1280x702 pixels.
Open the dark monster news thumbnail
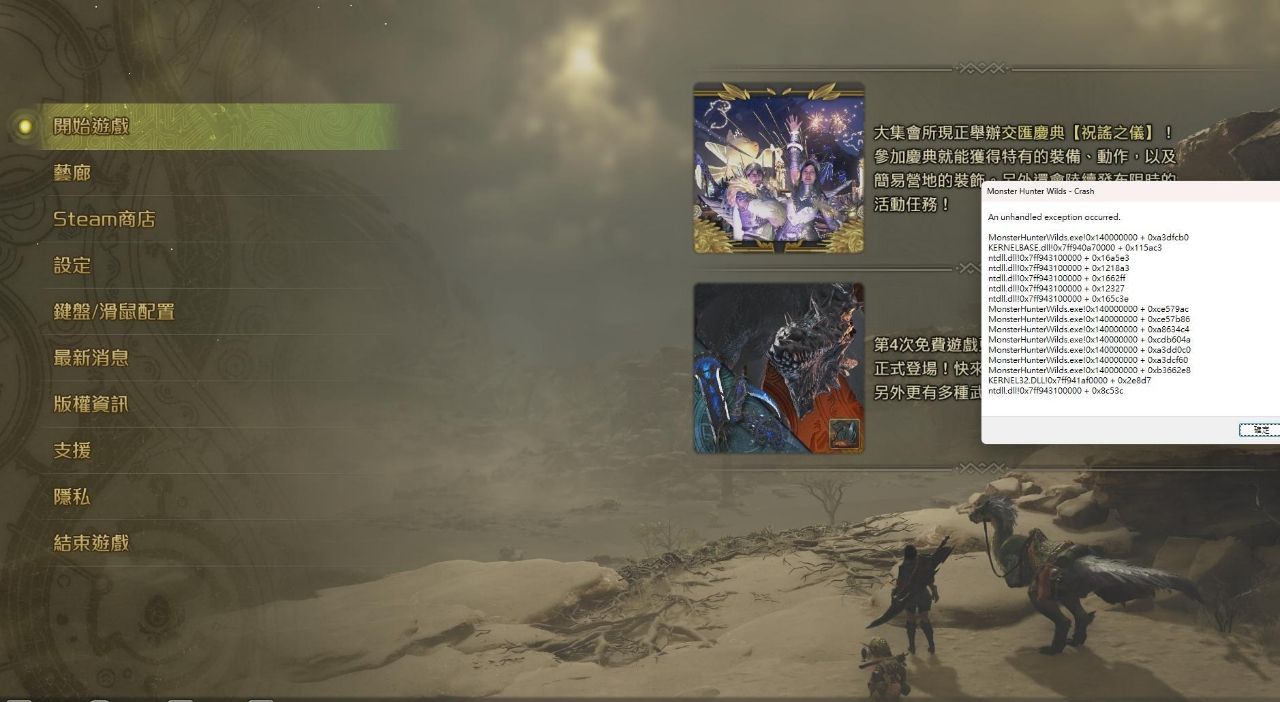(x=779, y=367)
